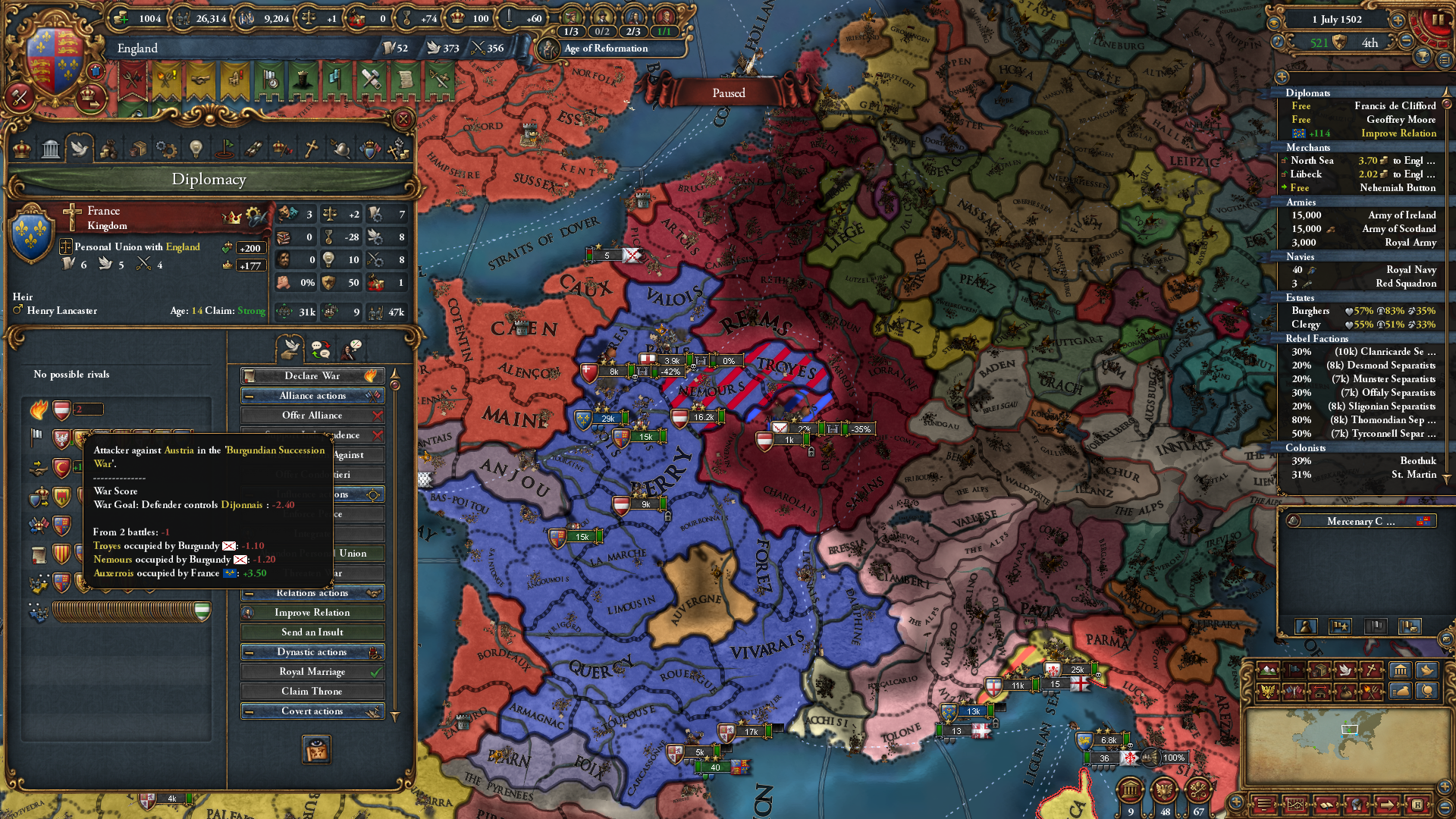
Task: Click the Offer Alliance button
Action: tap(312, 415)
